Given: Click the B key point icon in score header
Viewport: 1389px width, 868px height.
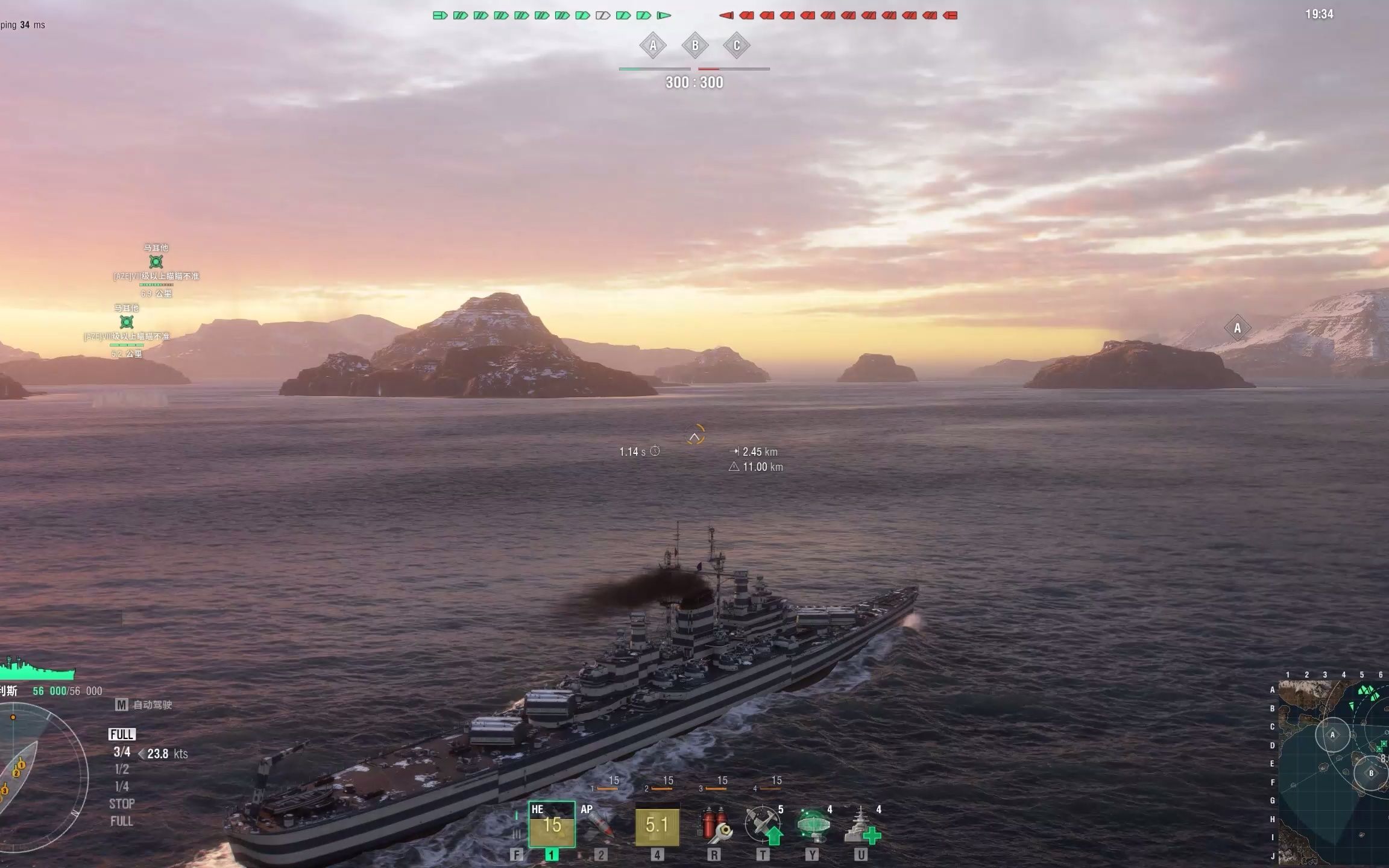Looking at the screenshot, I should tap(694, 46).
